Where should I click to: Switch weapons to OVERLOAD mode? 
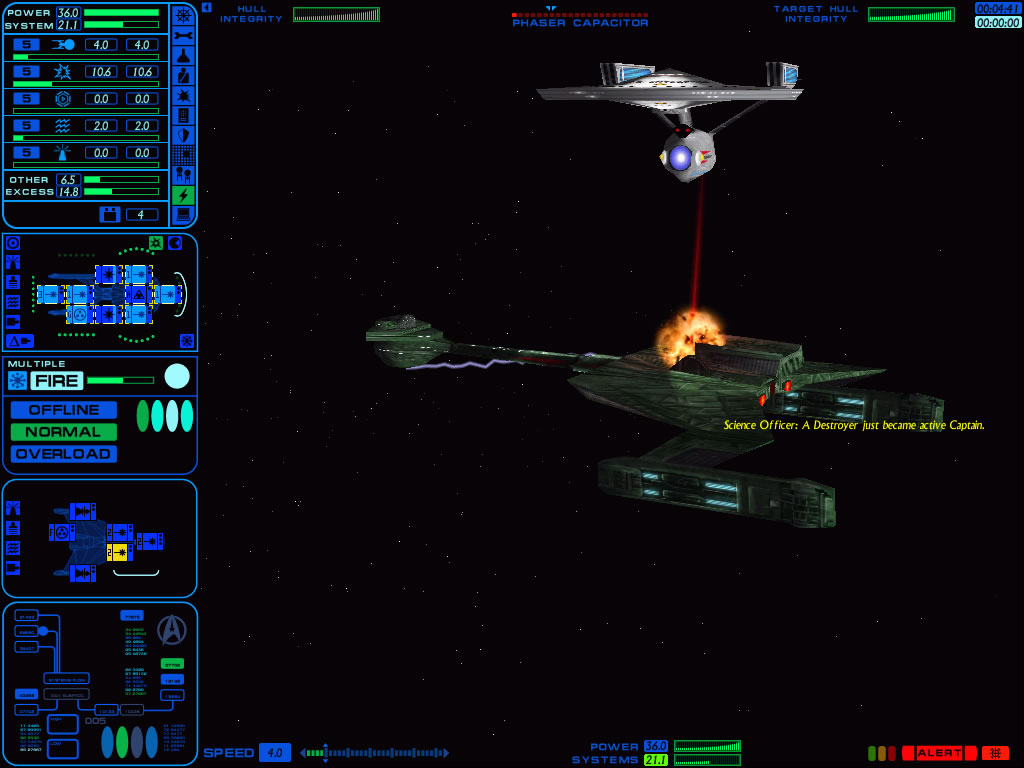pyautogui.click(x=64, y=454)
